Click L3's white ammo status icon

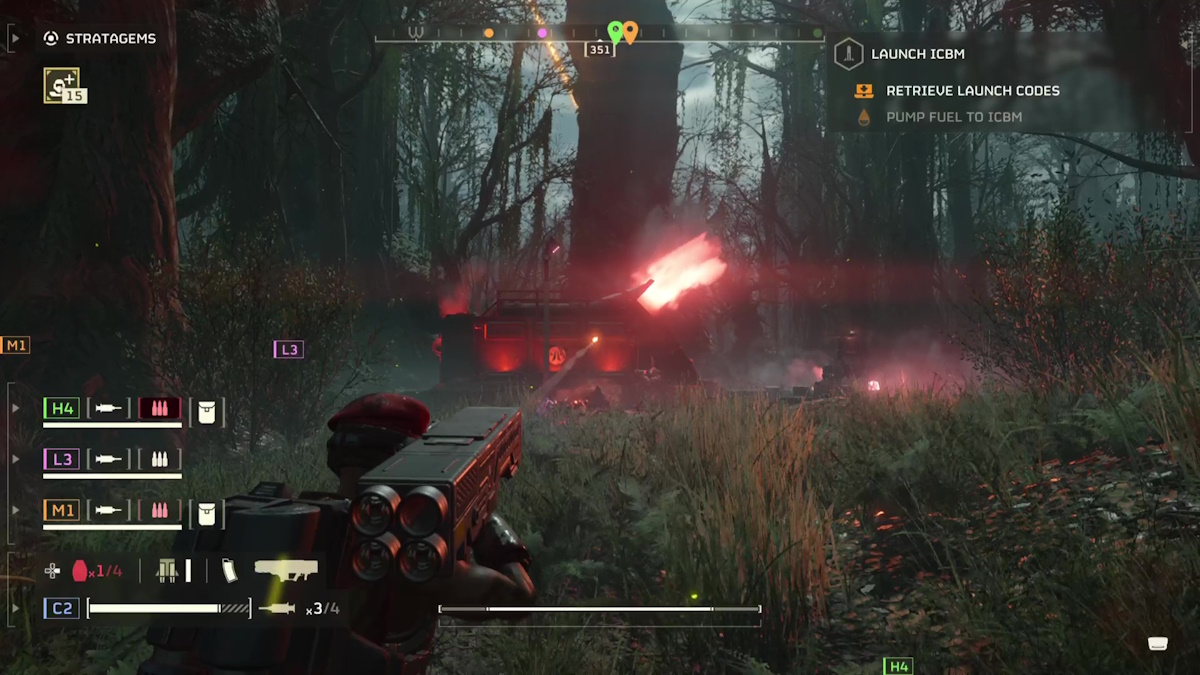pos(159,459)
